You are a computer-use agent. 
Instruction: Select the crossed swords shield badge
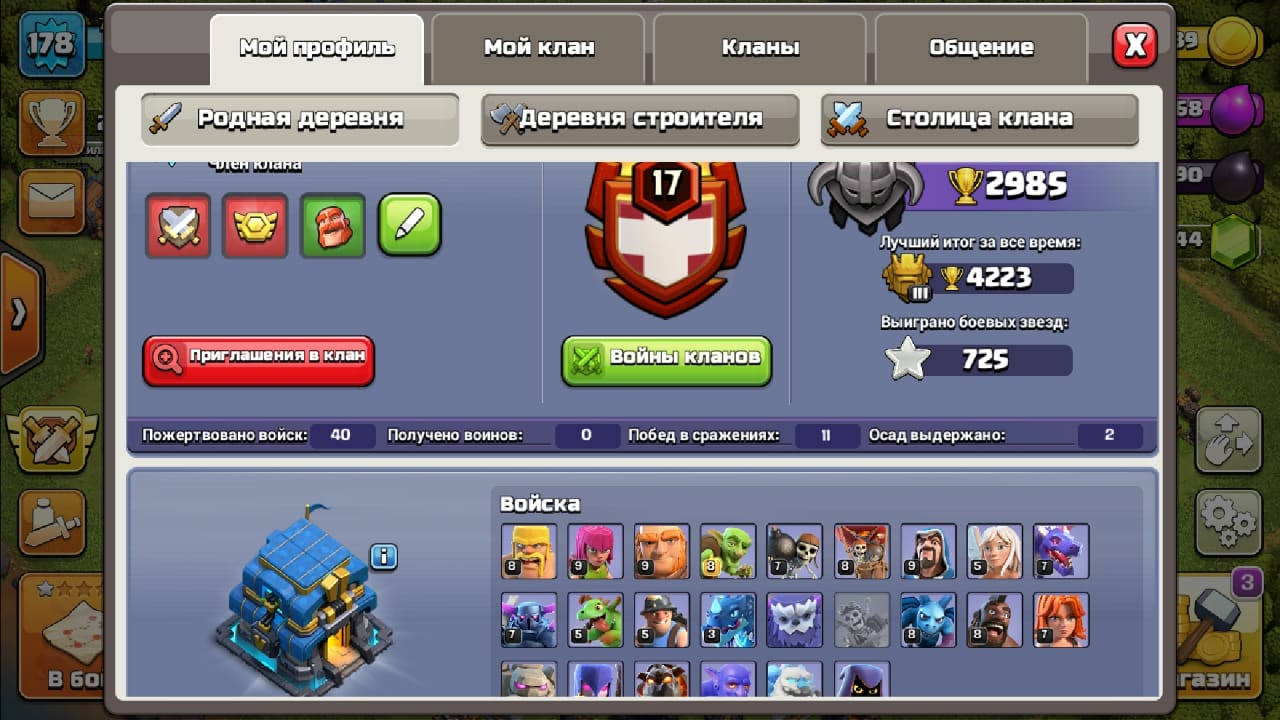click(178, 225)
